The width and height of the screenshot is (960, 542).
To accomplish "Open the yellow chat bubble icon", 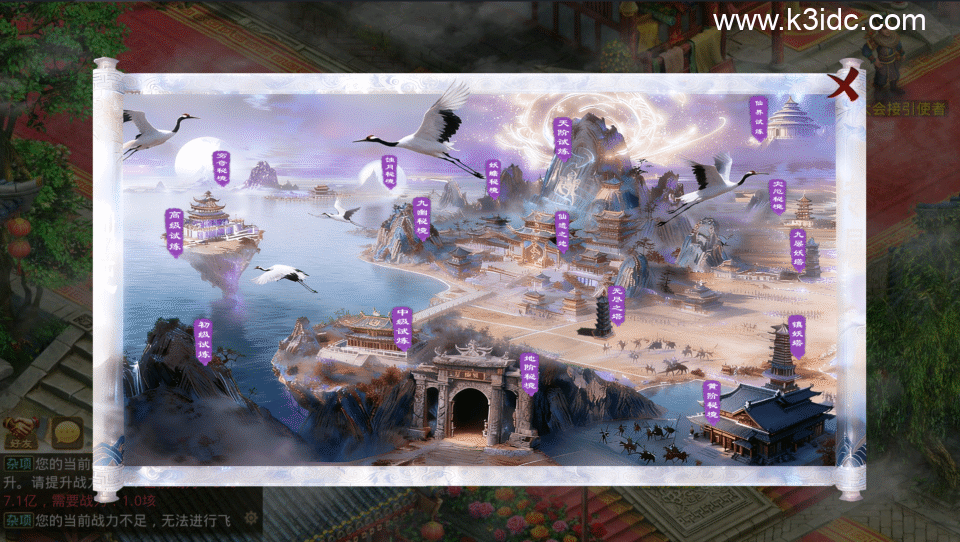I will (x=67, y=432).
